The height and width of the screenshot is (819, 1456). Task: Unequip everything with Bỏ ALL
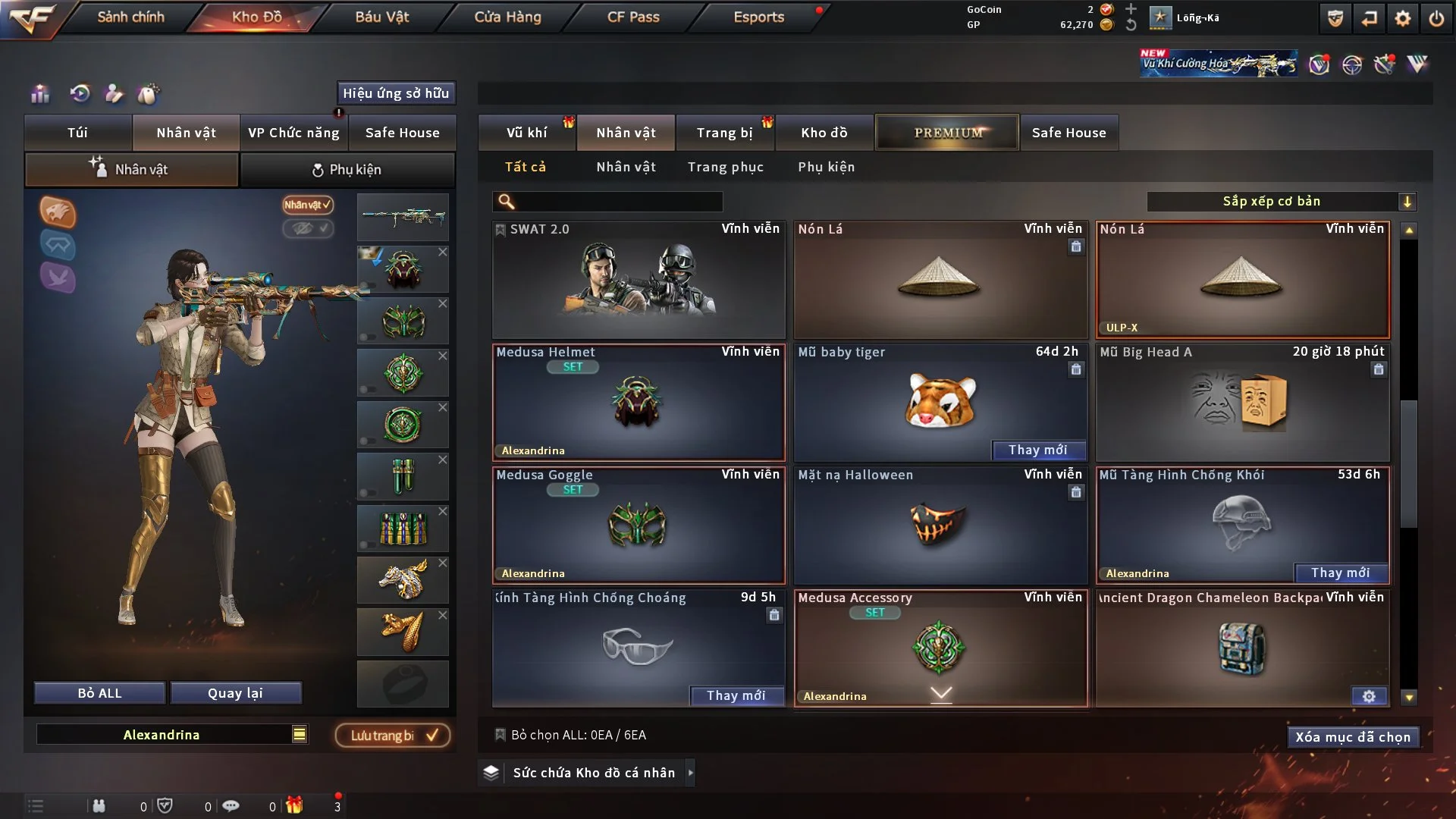(x=99, y=693)
